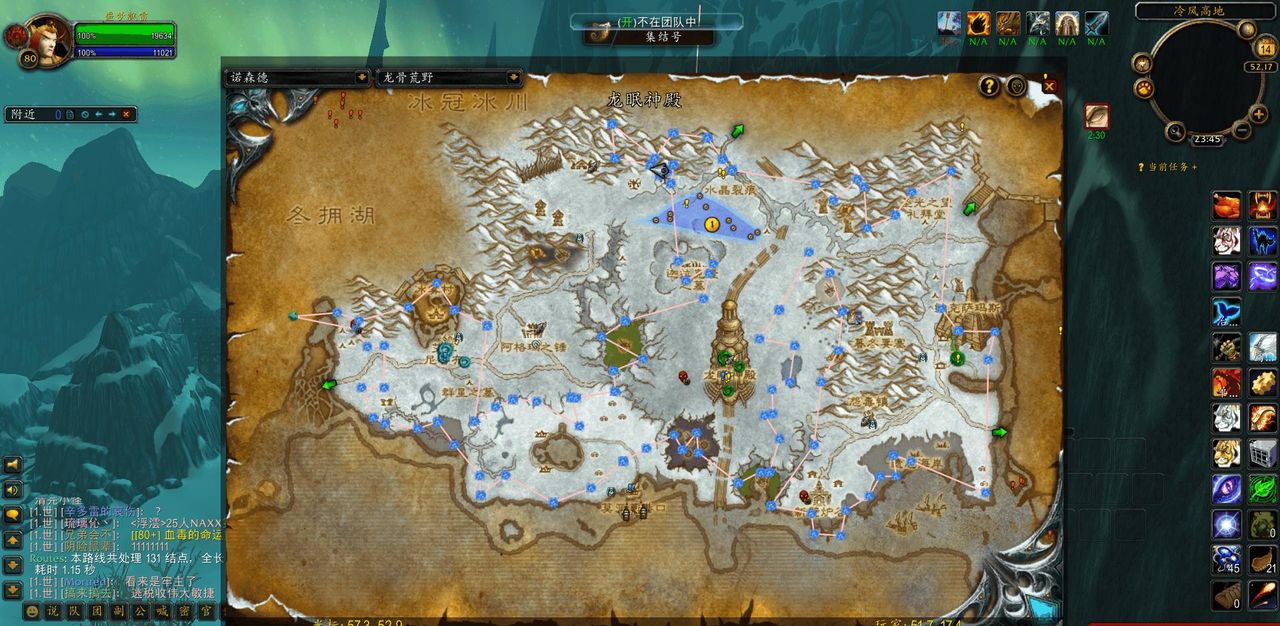
Task: Zoom out the minimap with minus button
Action: [1241, 130]
